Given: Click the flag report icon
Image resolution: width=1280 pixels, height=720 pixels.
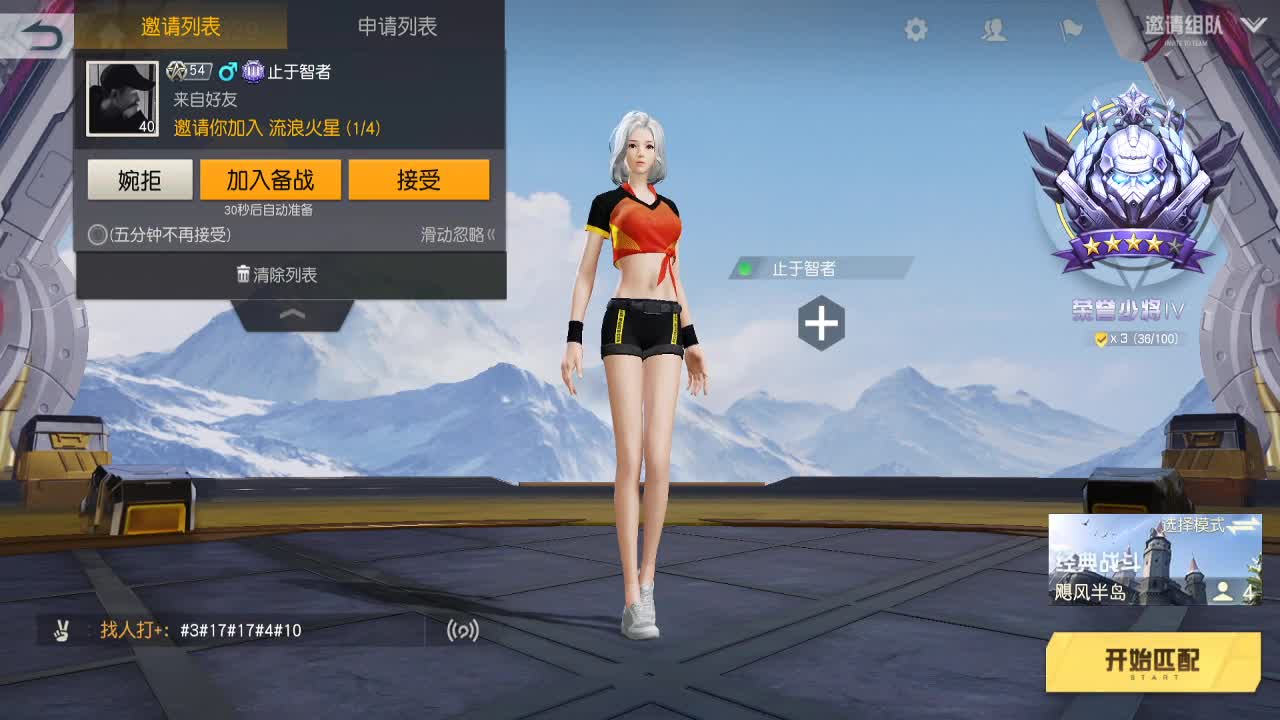Looking at the screenshot, I should [1069, 30].
